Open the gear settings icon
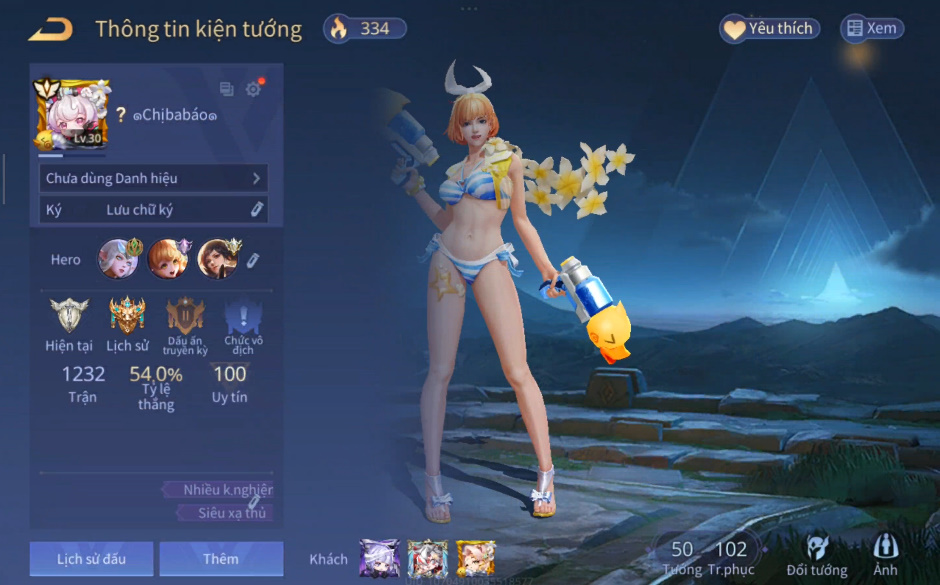Screen dimensions: 940x585 [x=253, y=89]
